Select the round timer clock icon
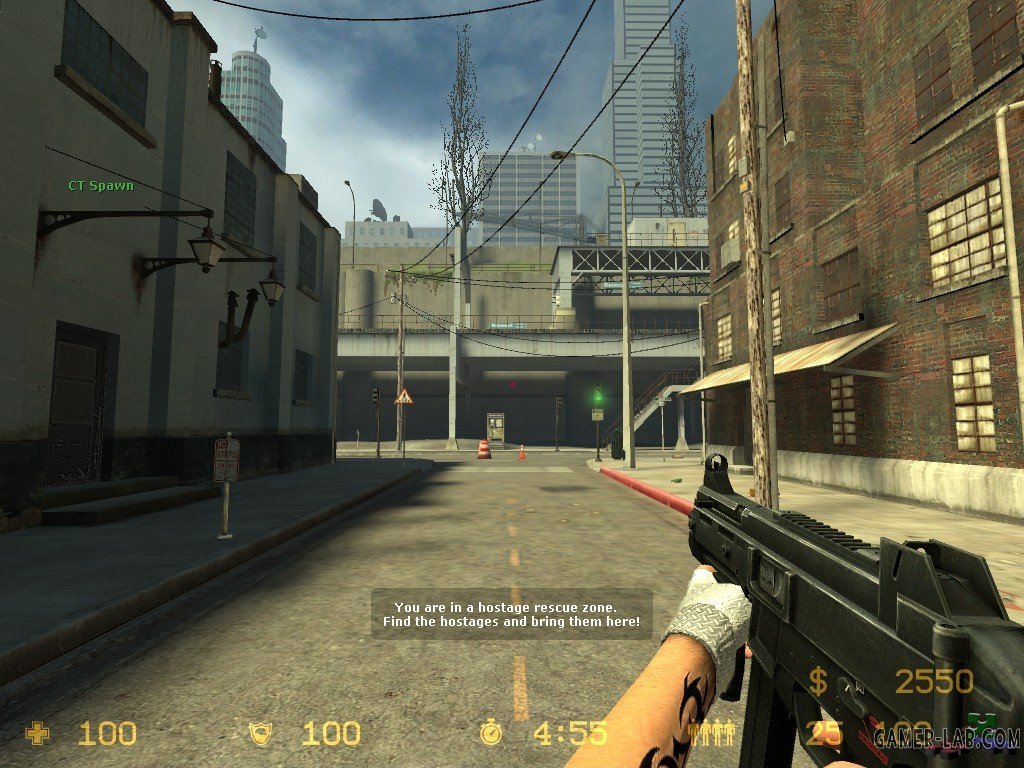The image size is (1024, 768). (490, 733)
